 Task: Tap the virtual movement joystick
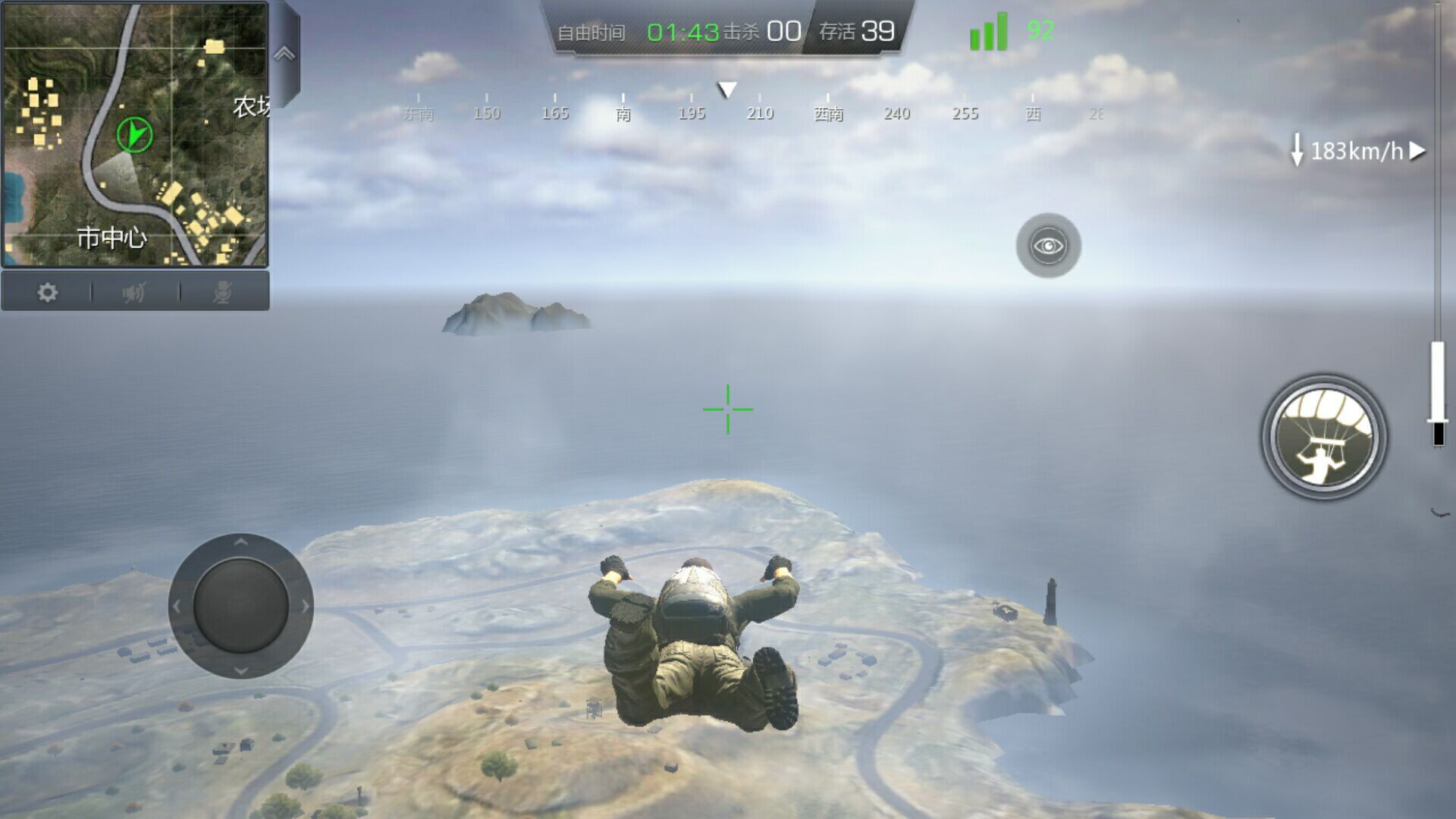[240, 606]
